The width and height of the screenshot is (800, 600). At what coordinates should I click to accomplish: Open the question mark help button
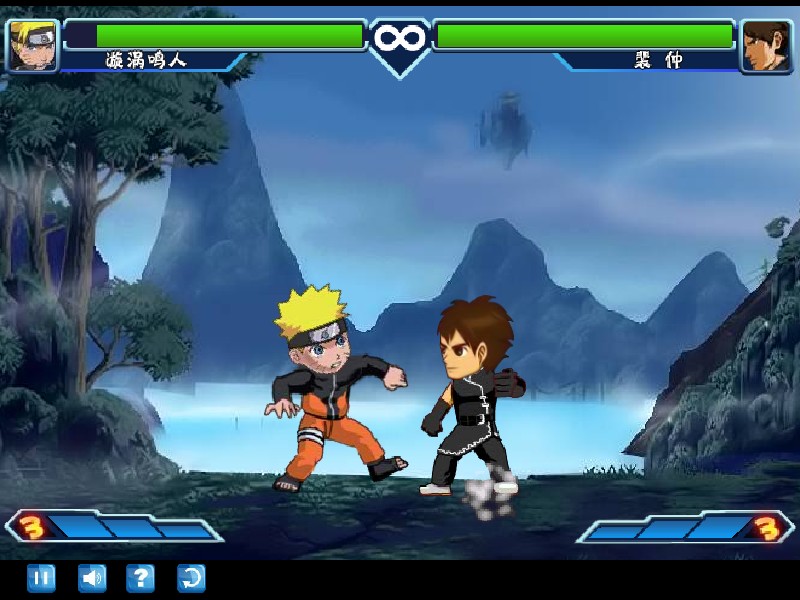[x=141, y=578]
